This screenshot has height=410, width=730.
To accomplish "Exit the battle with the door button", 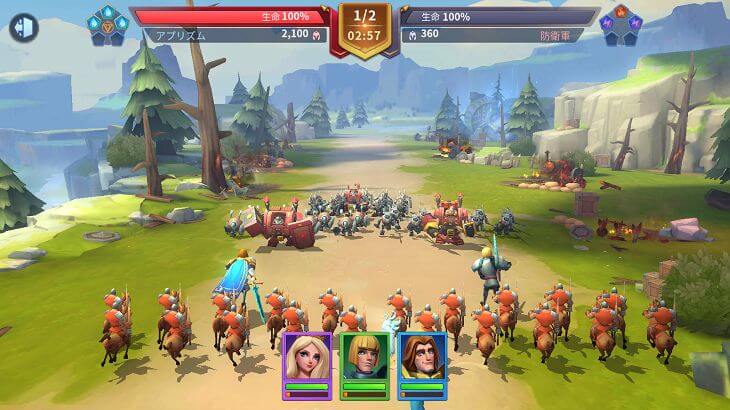I will point(23,27).
